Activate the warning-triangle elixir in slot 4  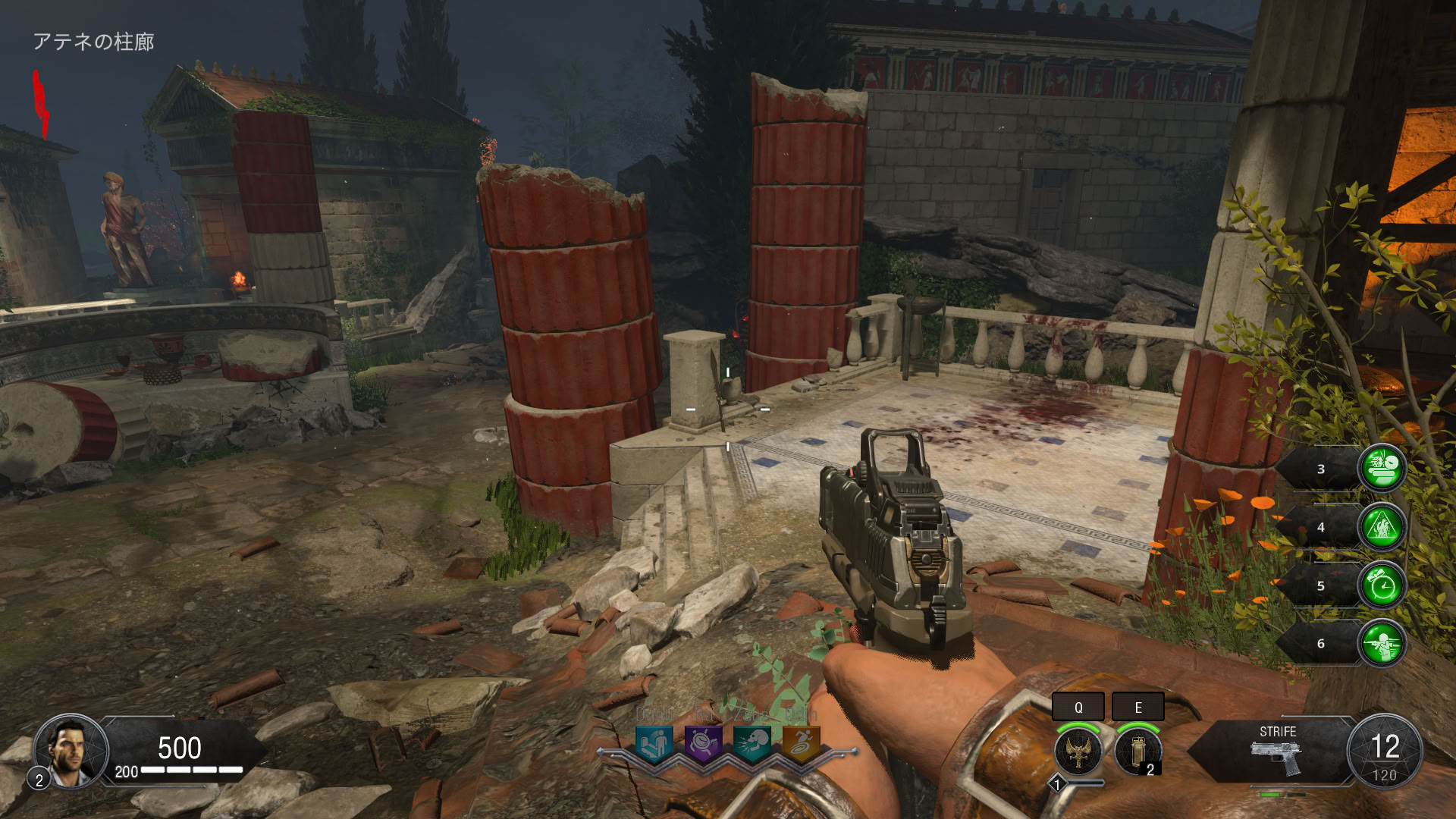click(1382, 526)
